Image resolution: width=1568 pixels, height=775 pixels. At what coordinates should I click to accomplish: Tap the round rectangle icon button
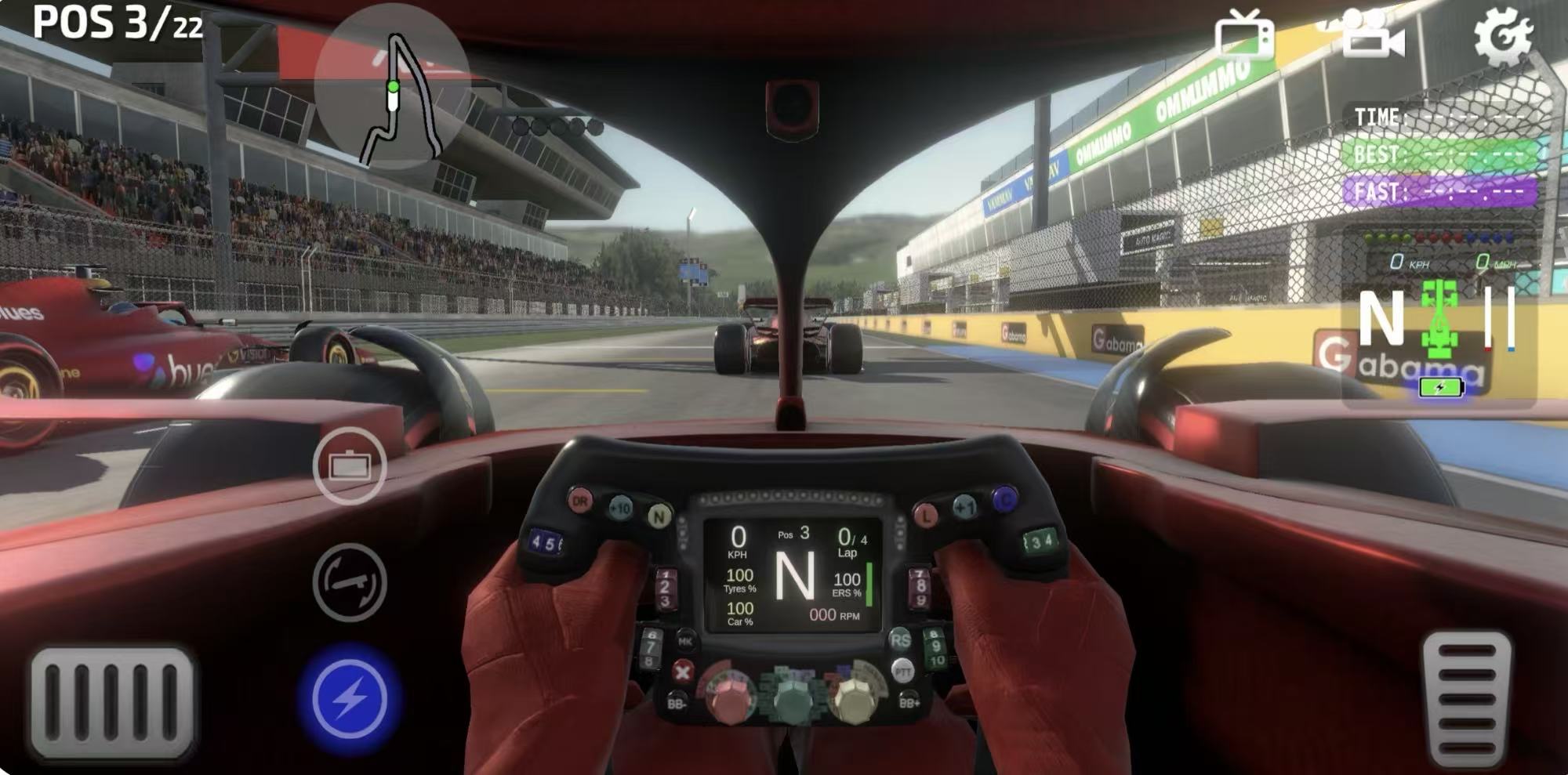350,466
